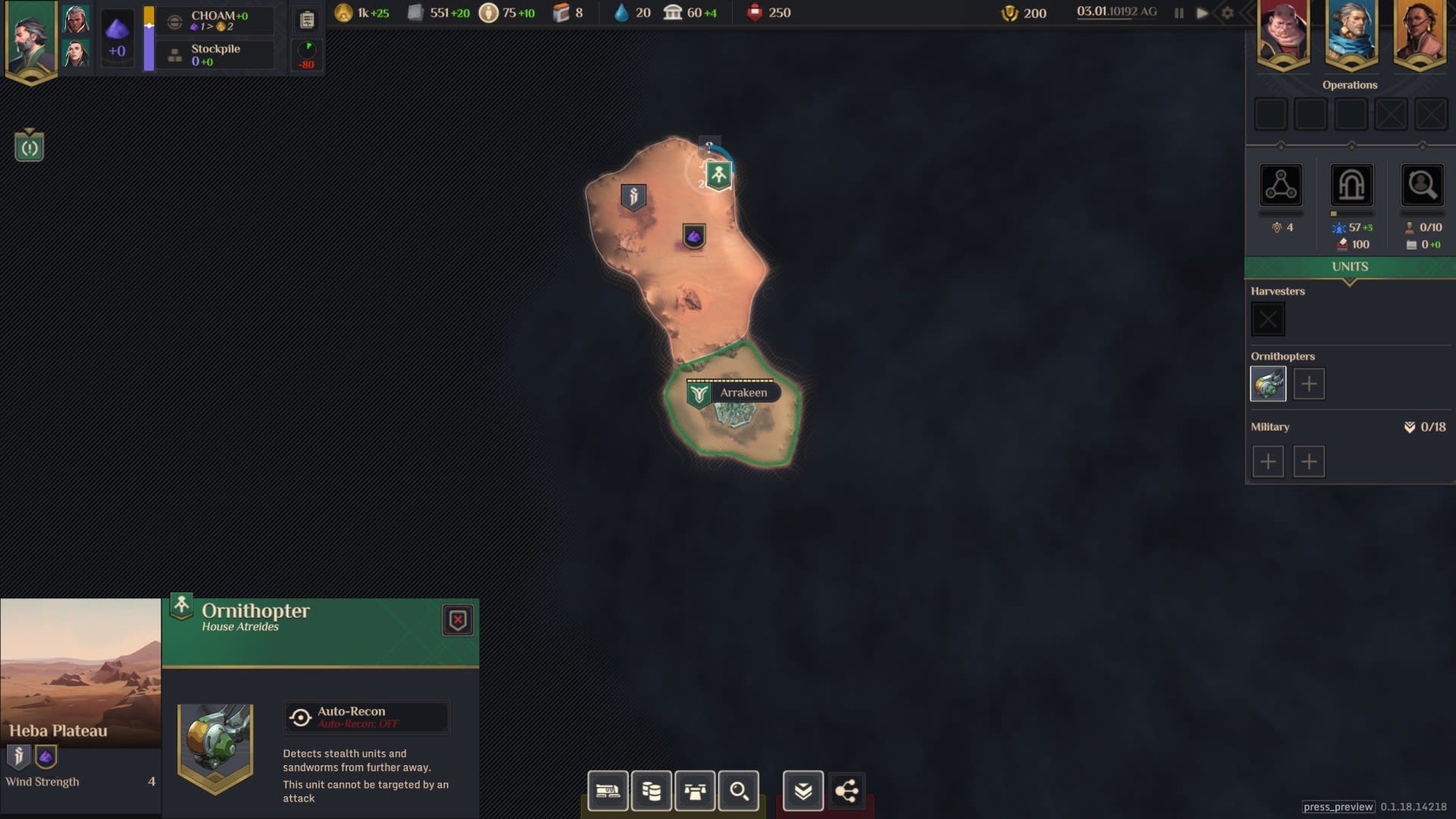The height and width of the screenshot is (819, 1456).
Task: Pause the game with the pause button
Action: (1178, 13)
